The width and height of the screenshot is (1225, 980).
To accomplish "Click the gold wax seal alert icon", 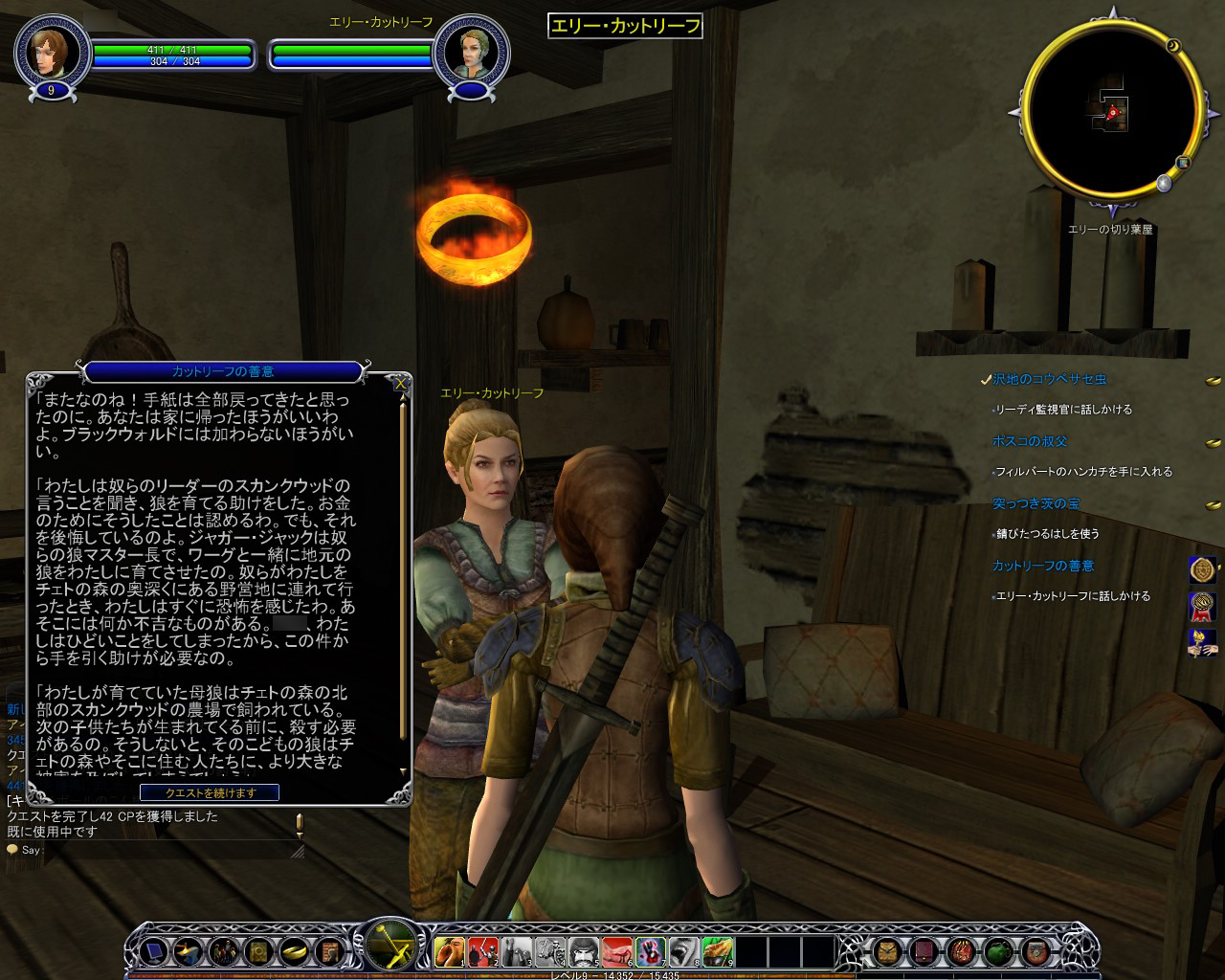I will [1202, 570].
